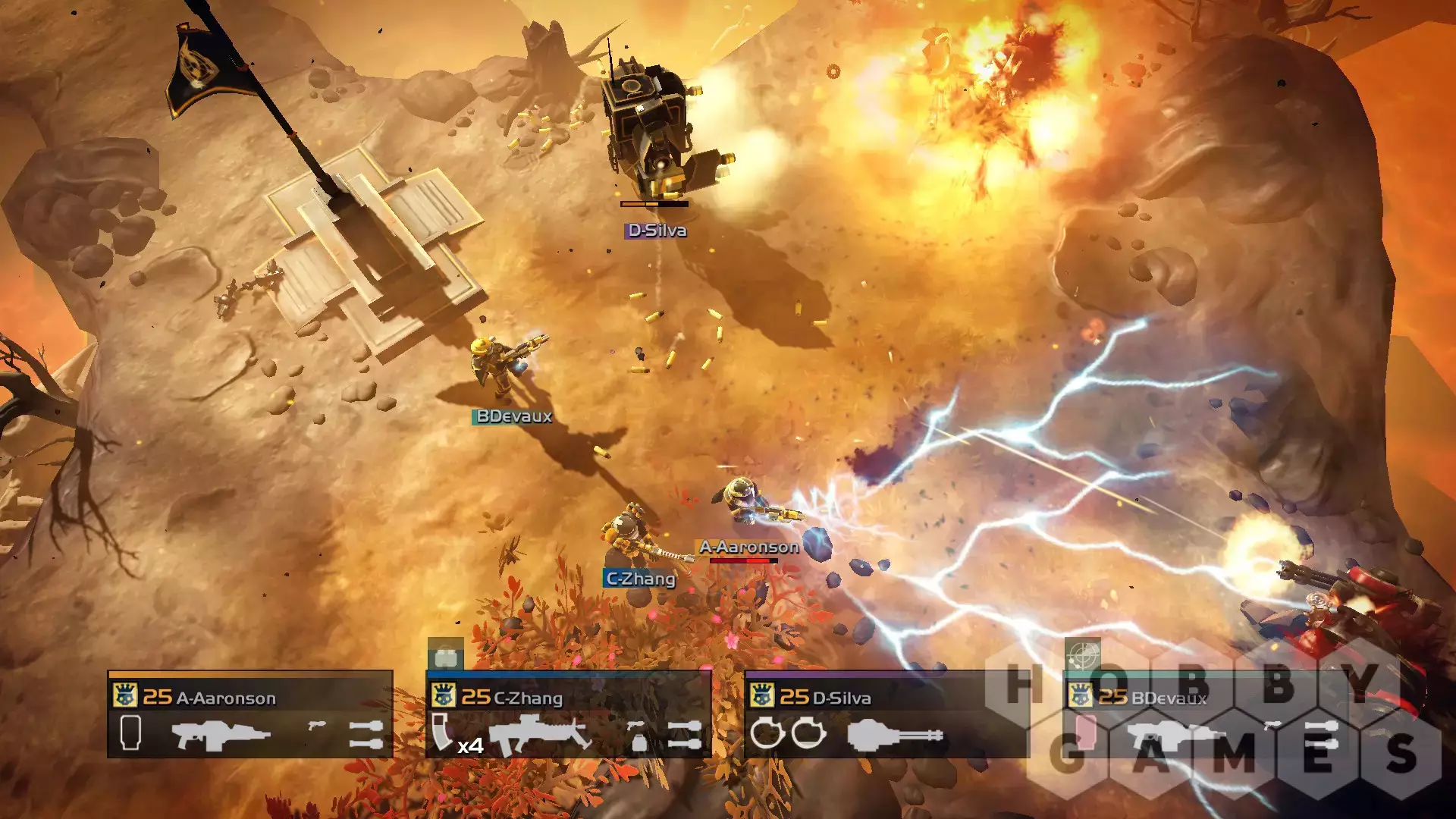Screen dimensions: 1456x819
Task: Click D-Silva's rank badge
Action: 762,695
